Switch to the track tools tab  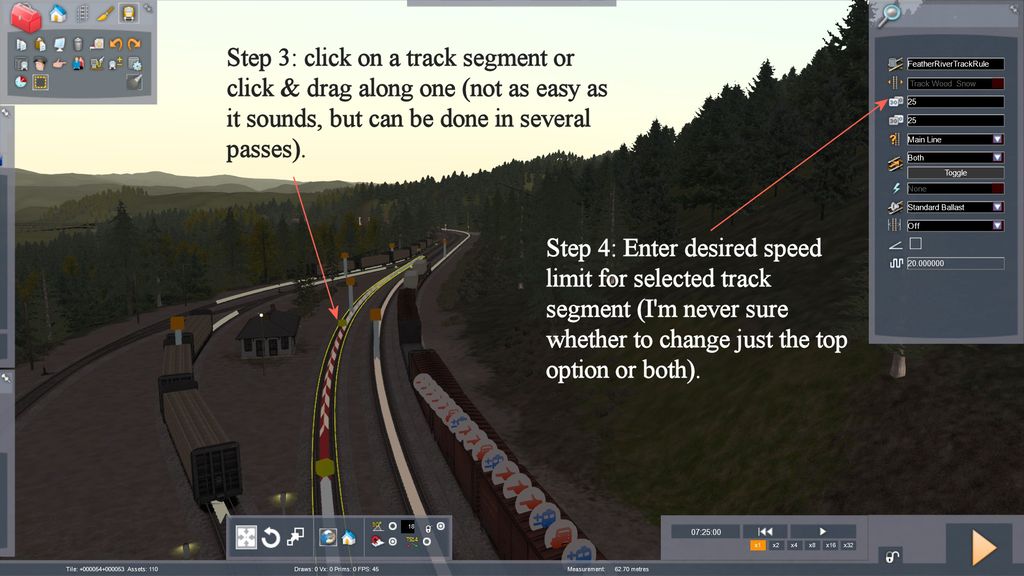tap(82, 14)
